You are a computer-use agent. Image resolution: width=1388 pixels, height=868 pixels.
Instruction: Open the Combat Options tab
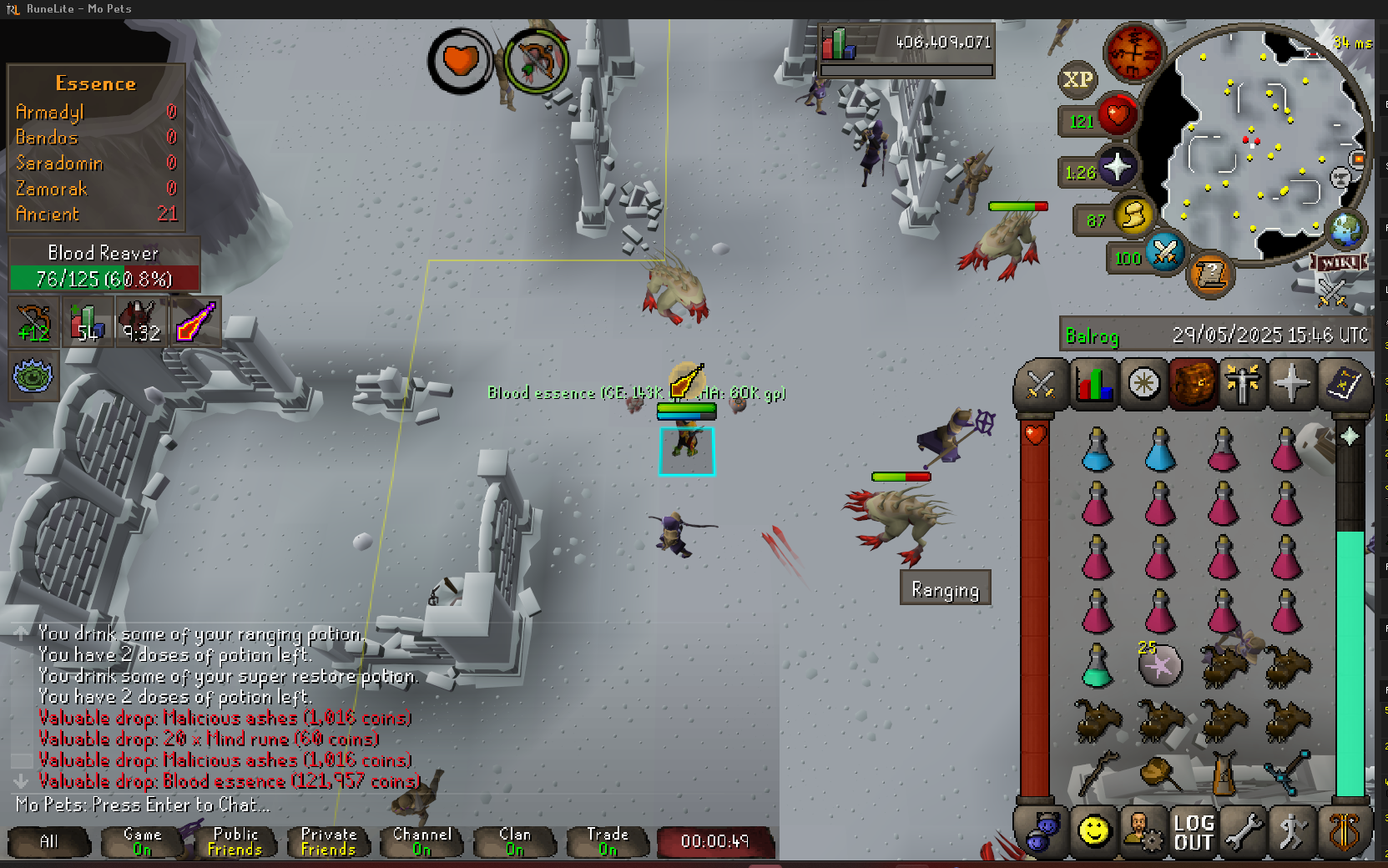coord(1041,385)
